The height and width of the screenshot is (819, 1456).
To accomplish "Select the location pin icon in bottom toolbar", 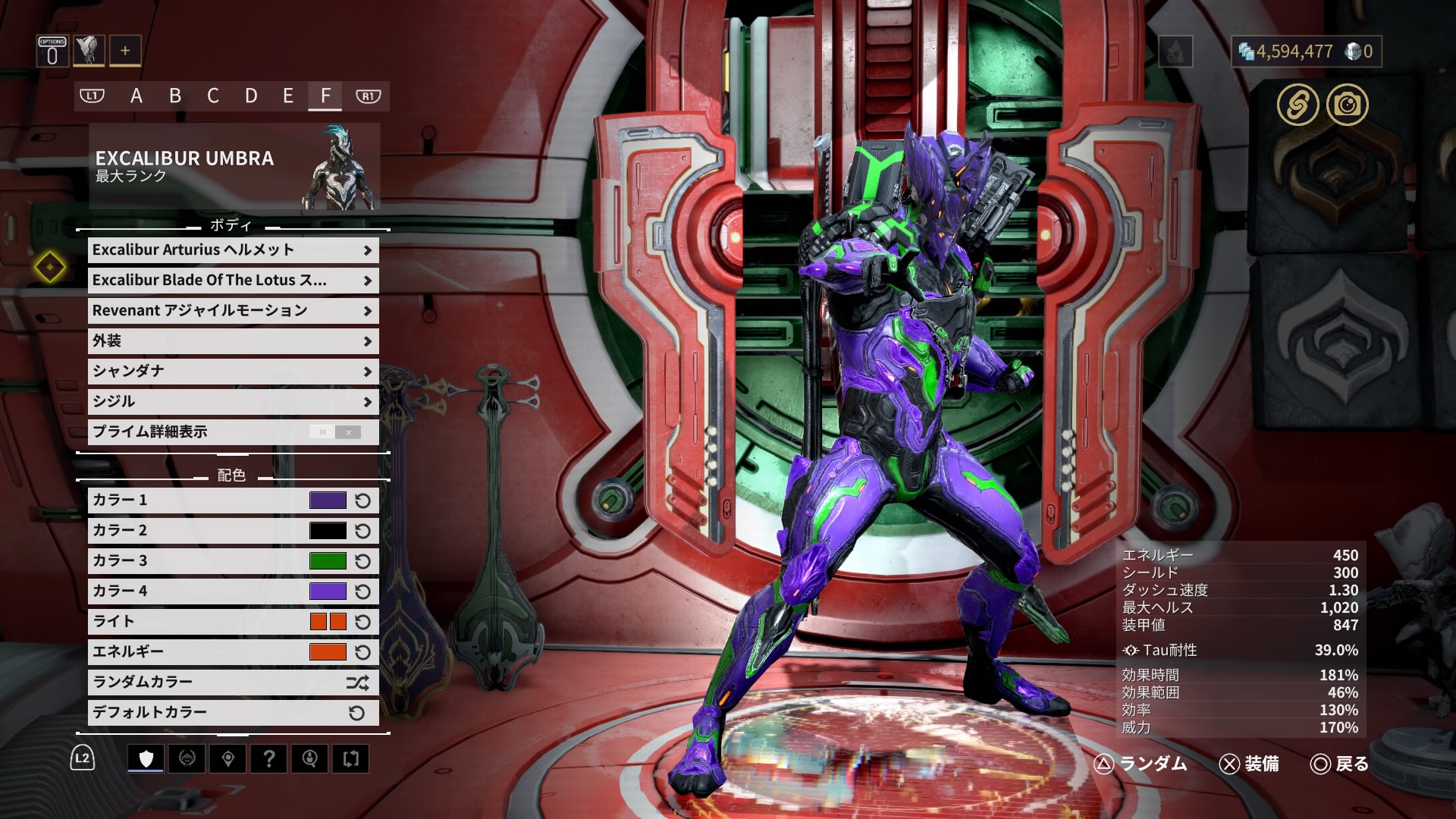I will 229,758.
